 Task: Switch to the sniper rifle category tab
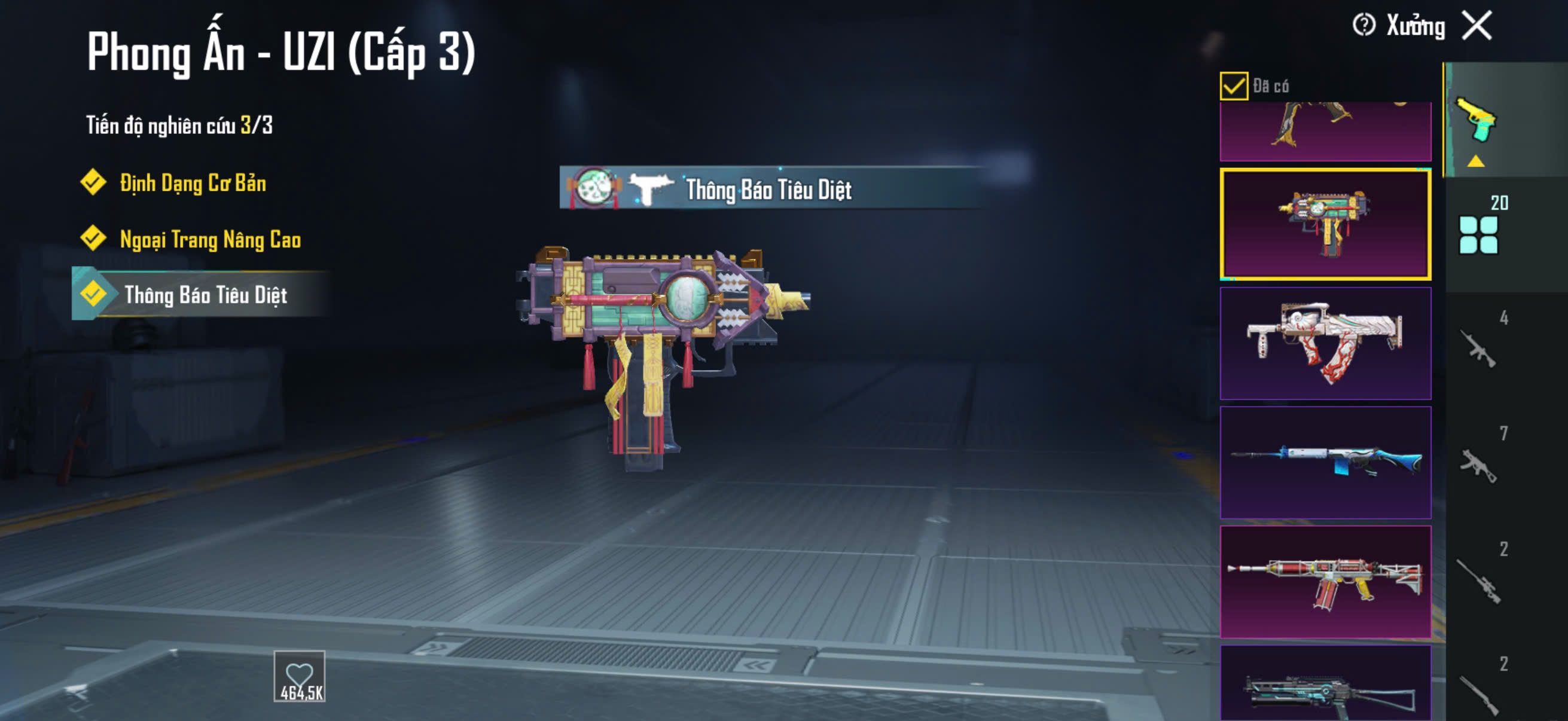pyautogui.click(x=1478, y=581)
